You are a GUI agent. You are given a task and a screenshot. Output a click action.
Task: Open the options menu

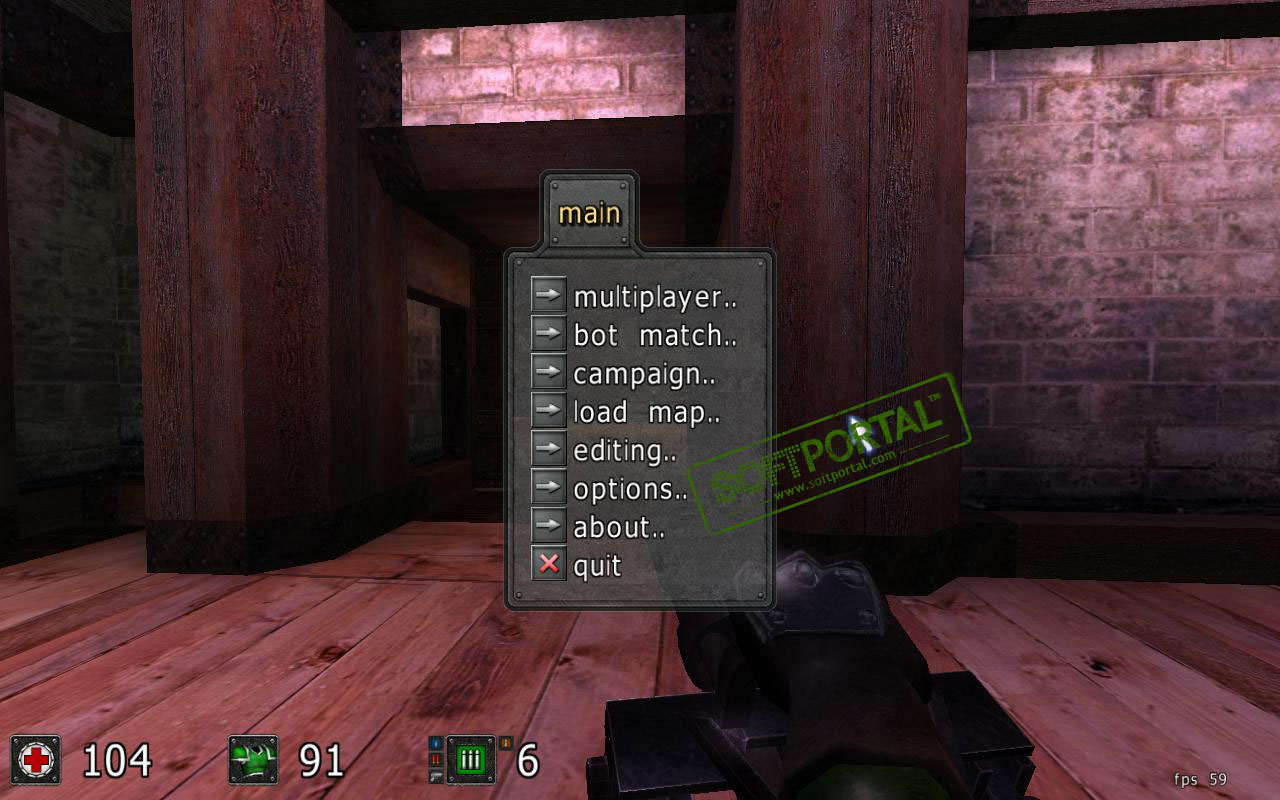click(630, 489)
